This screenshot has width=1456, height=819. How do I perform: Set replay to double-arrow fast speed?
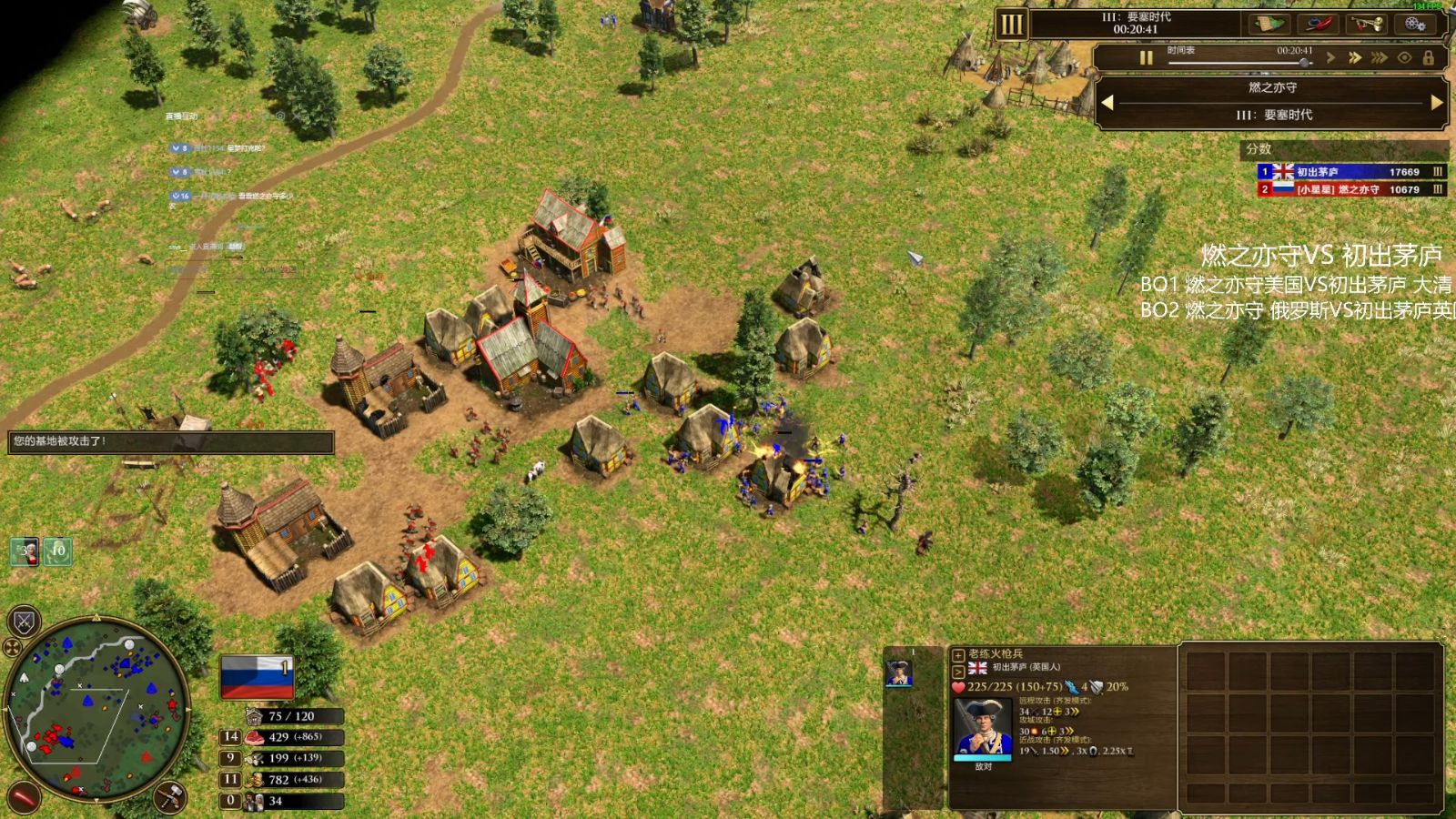[x=1355, y=58]
